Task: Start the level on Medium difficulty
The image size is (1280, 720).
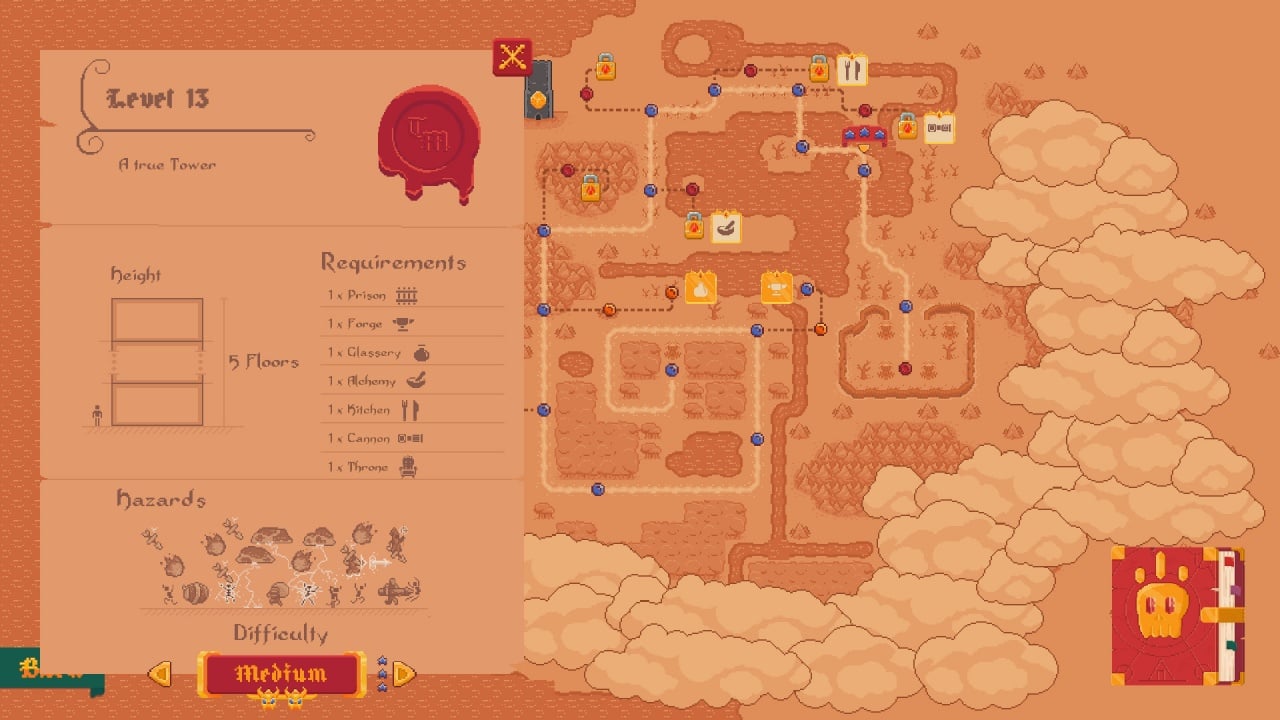Action: click(281, 674)
